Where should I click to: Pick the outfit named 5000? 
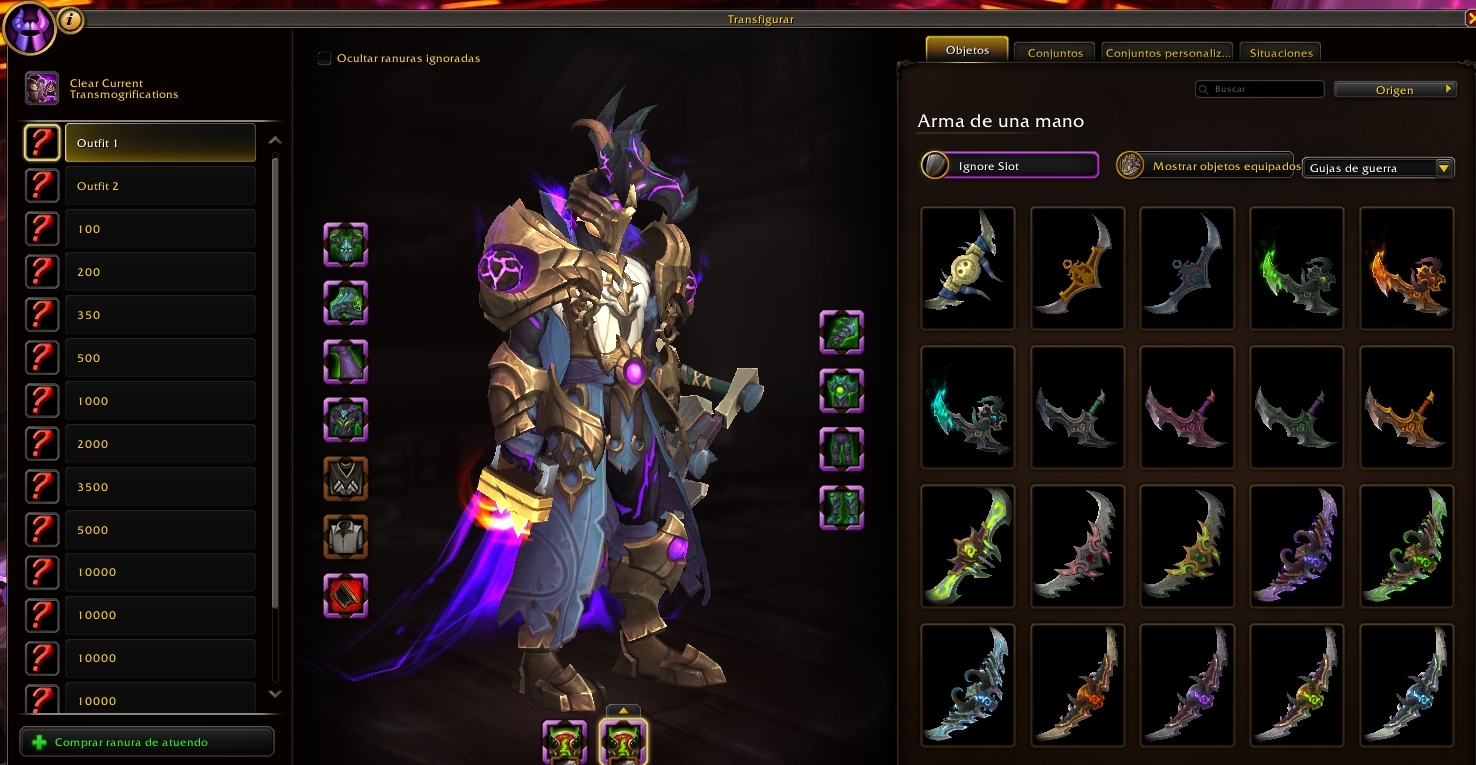click(x=160, y=530)
